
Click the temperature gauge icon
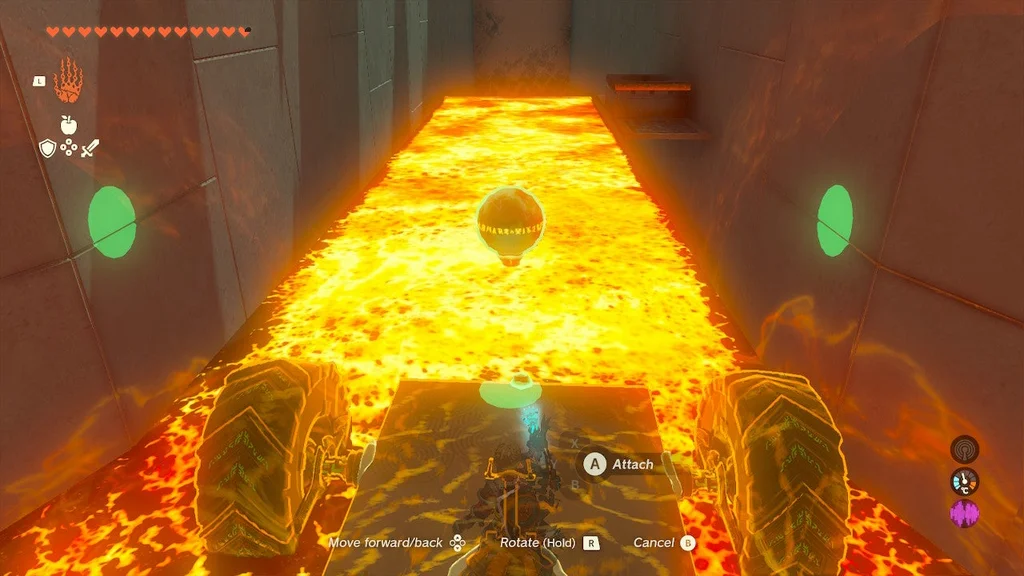[964, 481]
